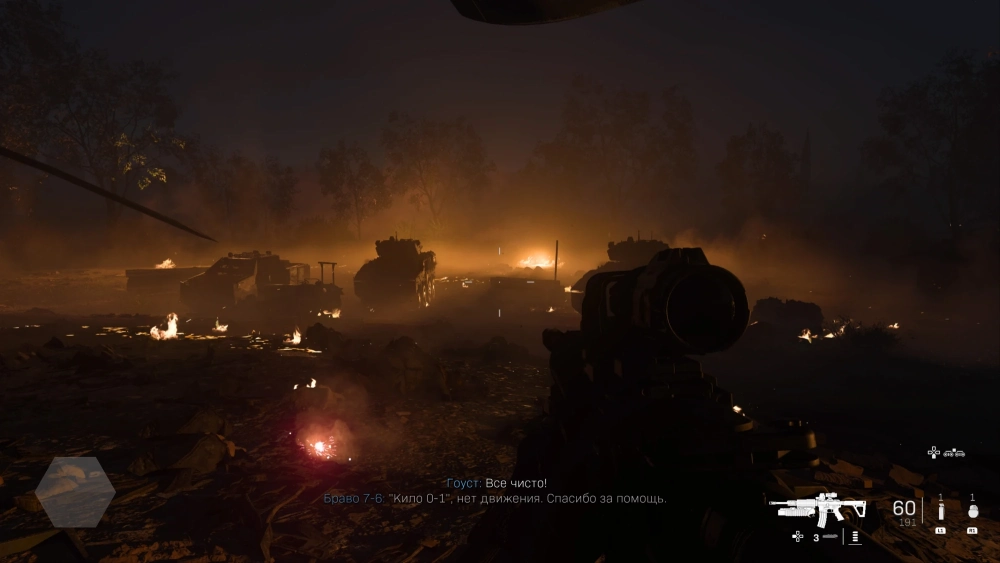Select the assault rifle weapon icon
This screenshot has height=563, width=1000.
[818, 509]
